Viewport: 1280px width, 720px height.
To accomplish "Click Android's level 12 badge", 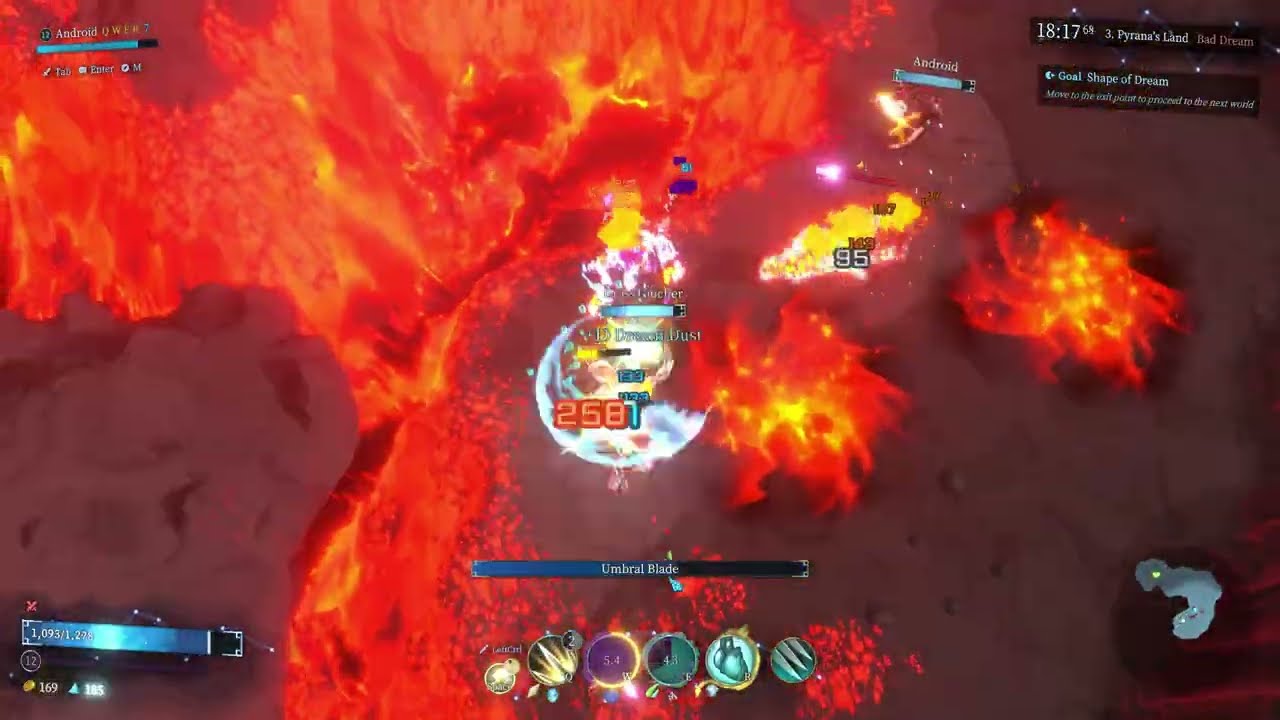I will [46, 33].
